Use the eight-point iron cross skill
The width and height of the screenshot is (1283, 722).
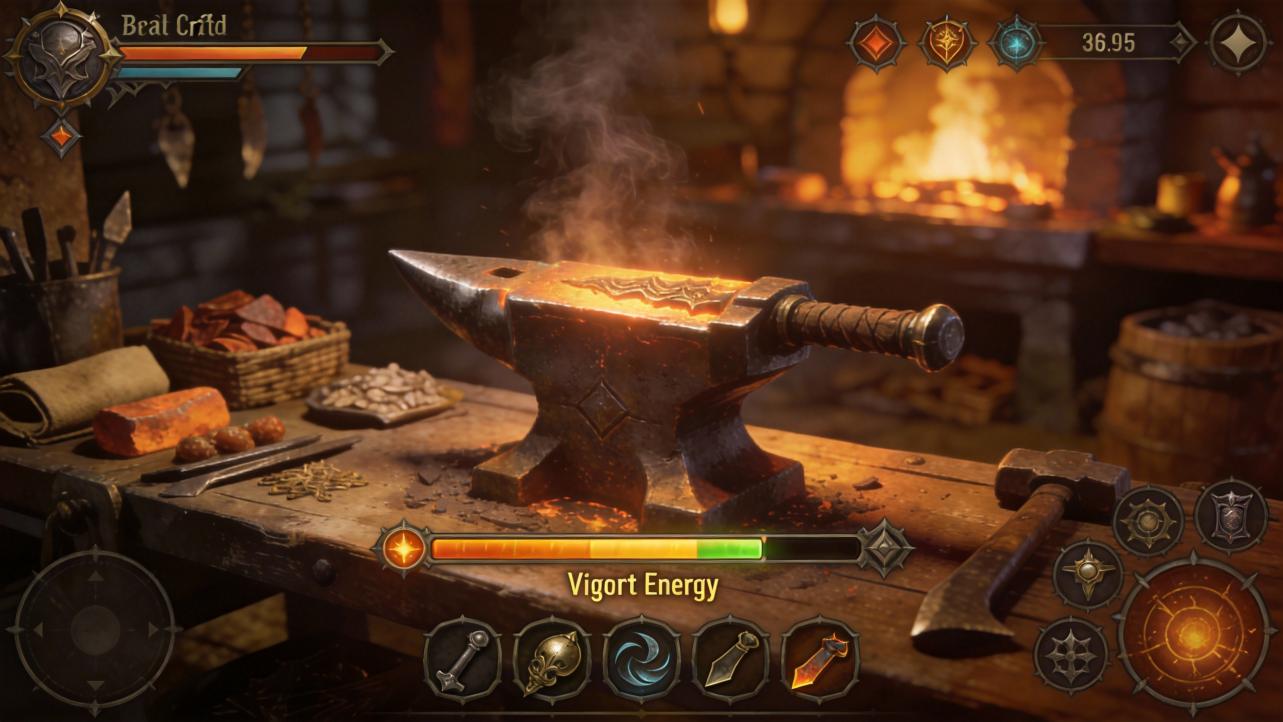[x=1071, y=654]
